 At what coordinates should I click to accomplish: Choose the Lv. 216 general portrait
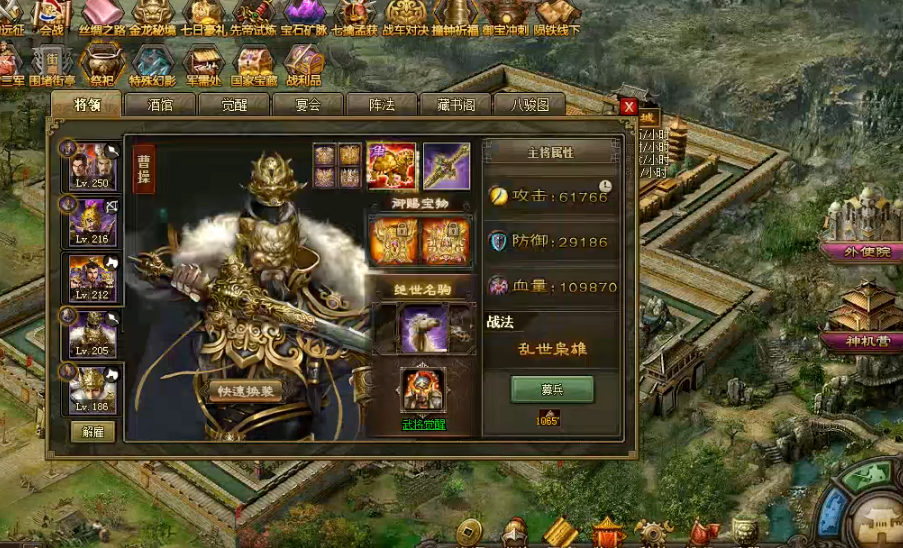point(93,222)
